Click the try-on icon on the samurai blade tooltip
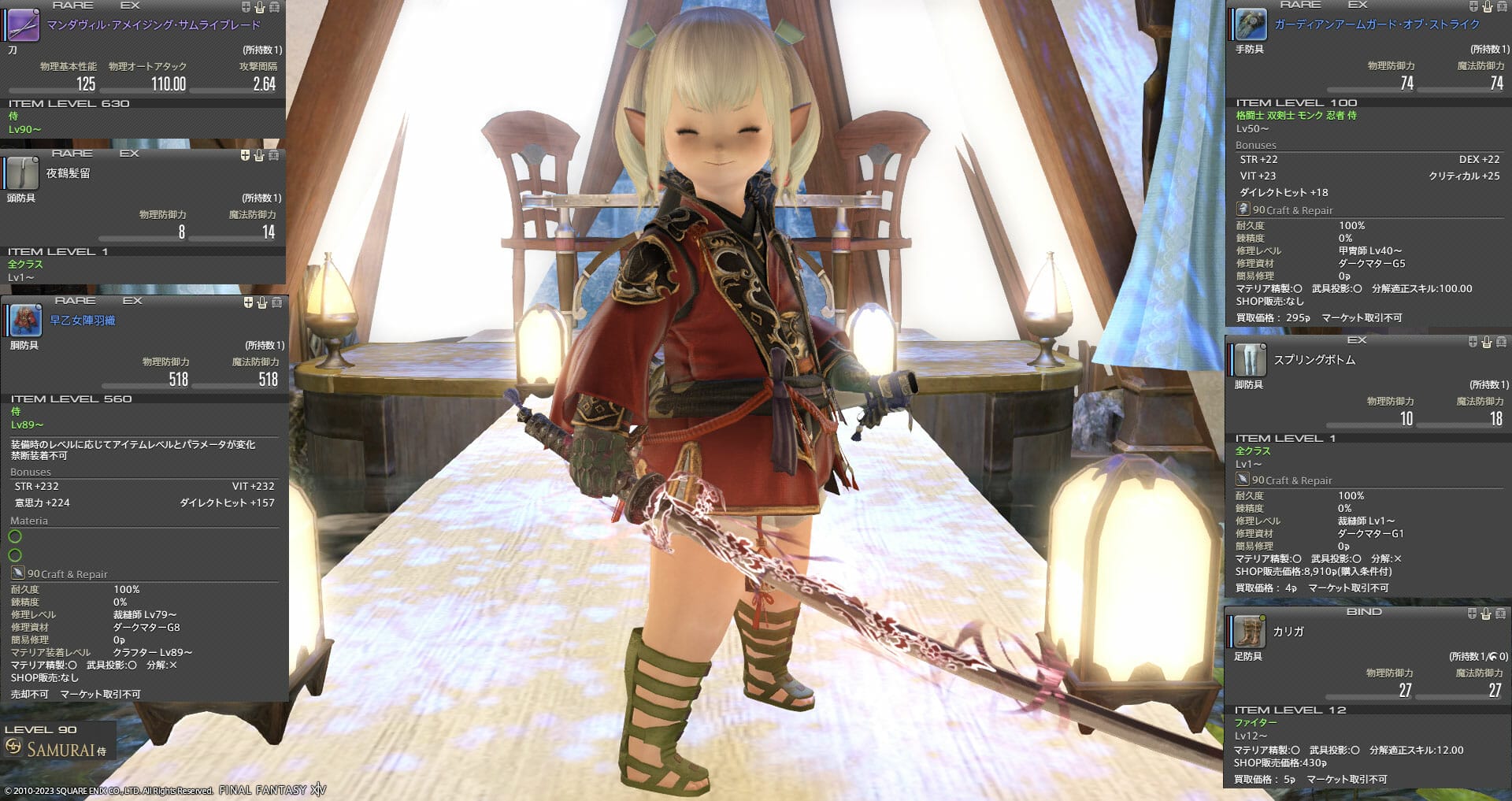The image size is (1512, 801). (x=259, y=7)
